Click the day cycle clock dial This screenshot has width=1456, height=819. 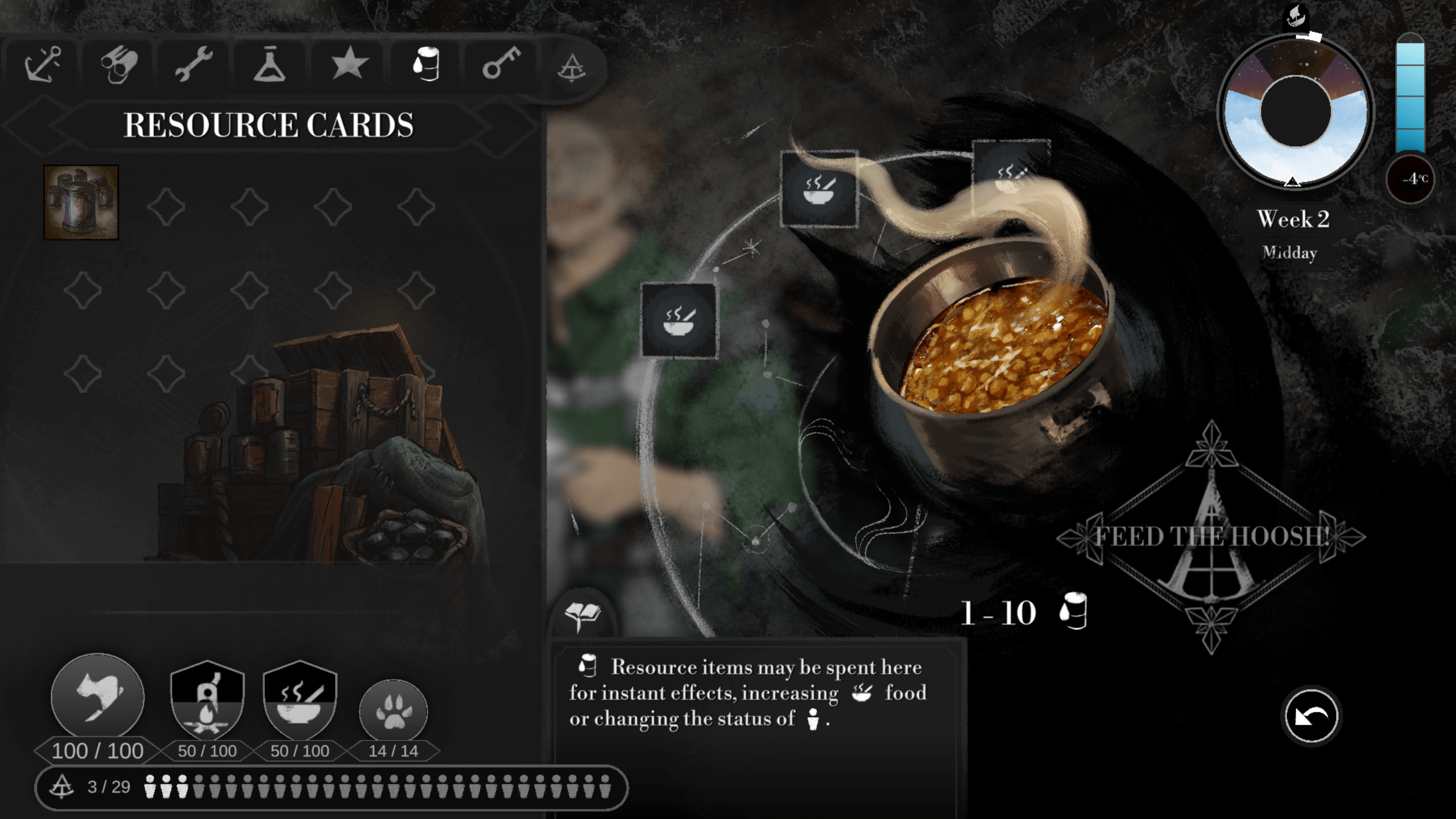(x=1295, y=113)
